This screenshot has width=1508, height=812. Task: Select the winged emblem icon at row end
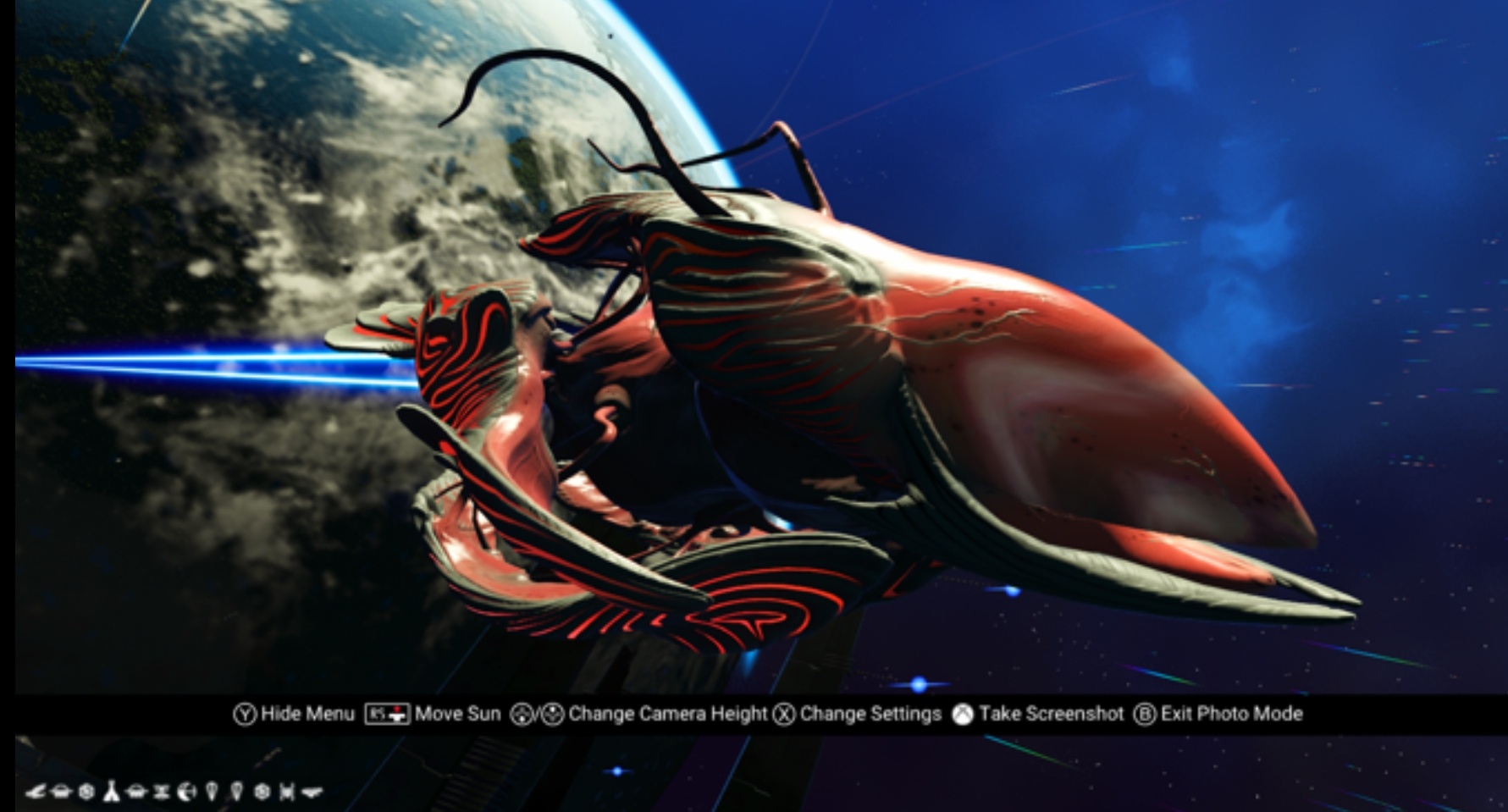pyautogui.click(x=312, y=792)
